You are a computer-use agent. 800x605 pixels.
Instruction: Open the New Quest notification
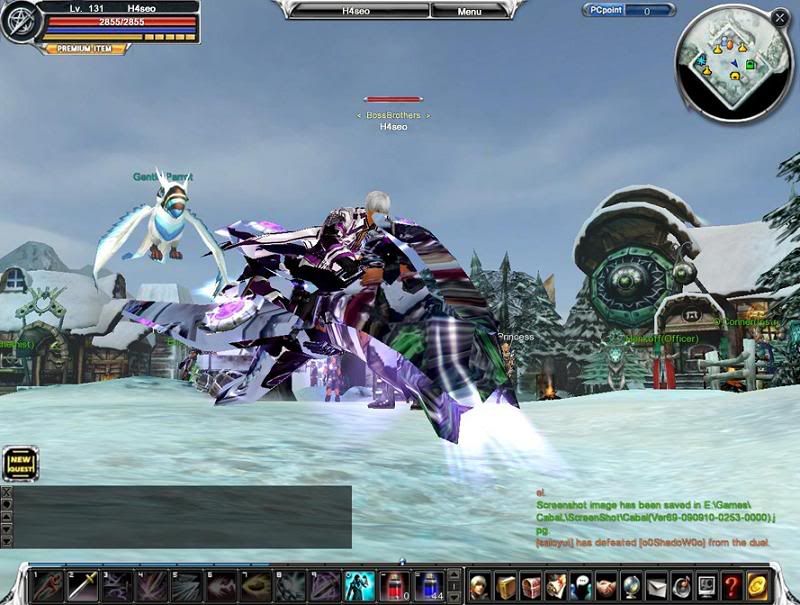[20, 464]
